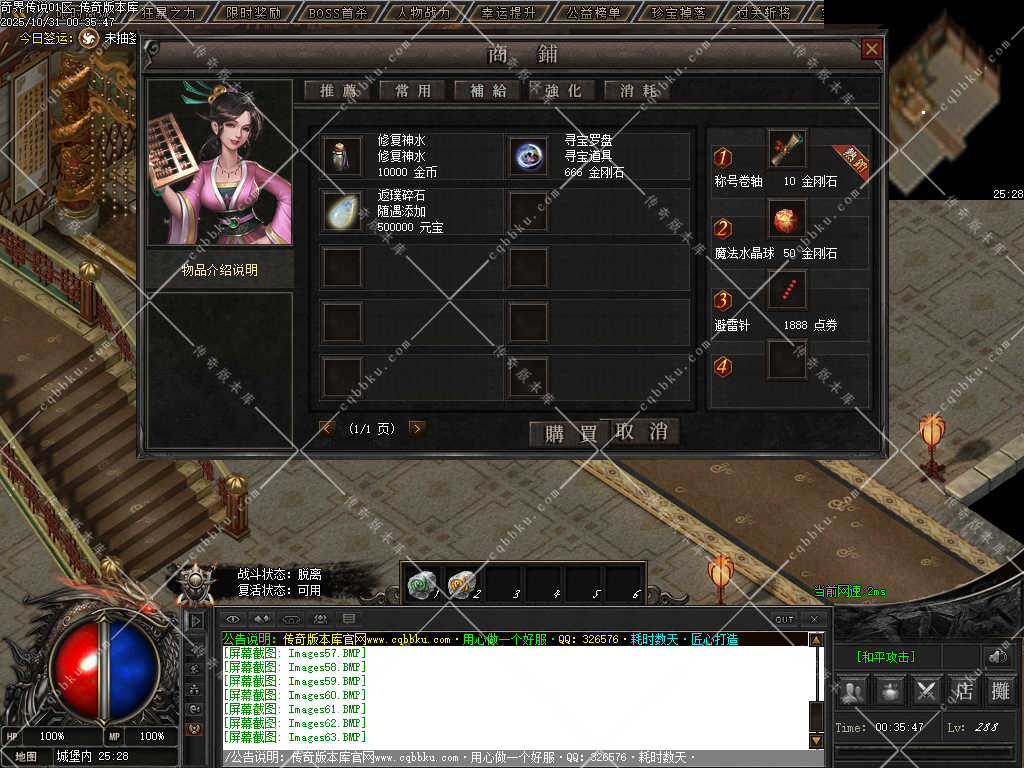Show the 強化 shop category

[x=563, y=90]
